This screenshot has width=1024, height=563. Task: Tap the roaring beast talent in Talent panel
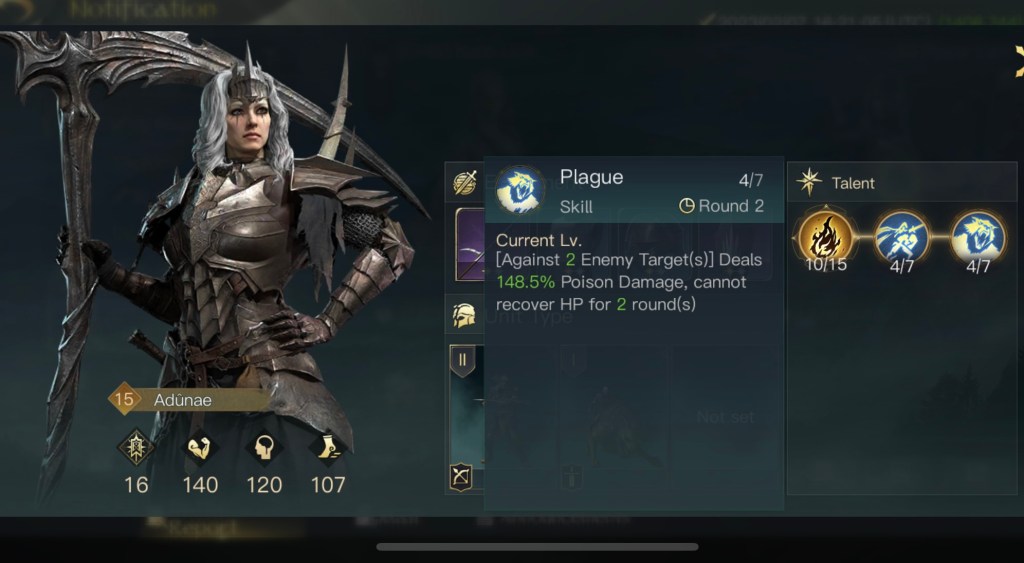977,239
